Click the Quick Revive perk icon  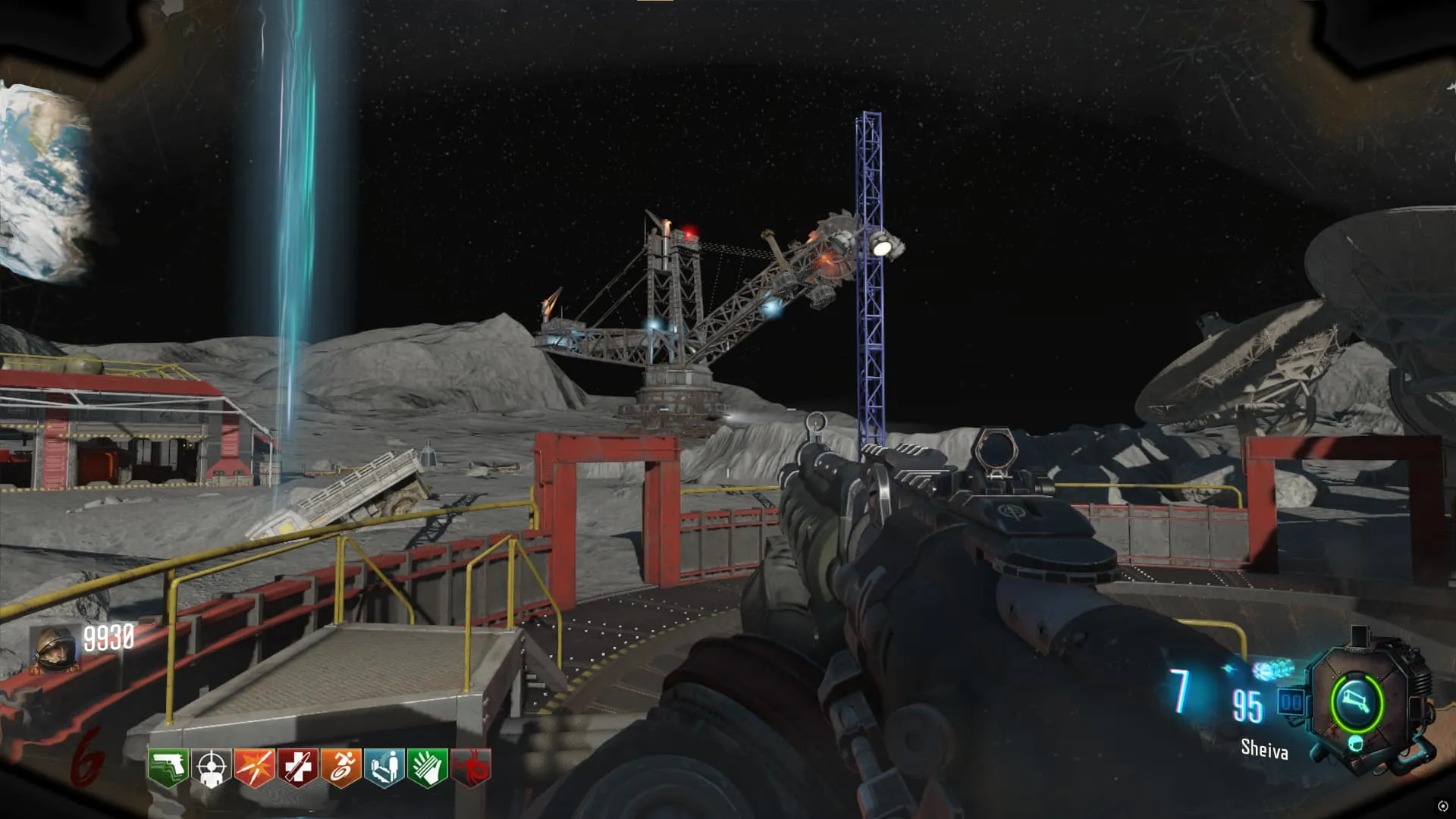pyautogui.click(x=384, y=767)
